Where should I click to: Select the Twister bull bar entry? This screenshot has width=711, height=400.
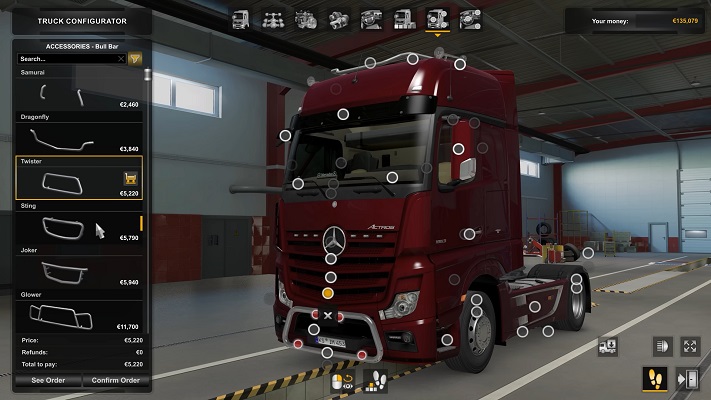point(79,177)
